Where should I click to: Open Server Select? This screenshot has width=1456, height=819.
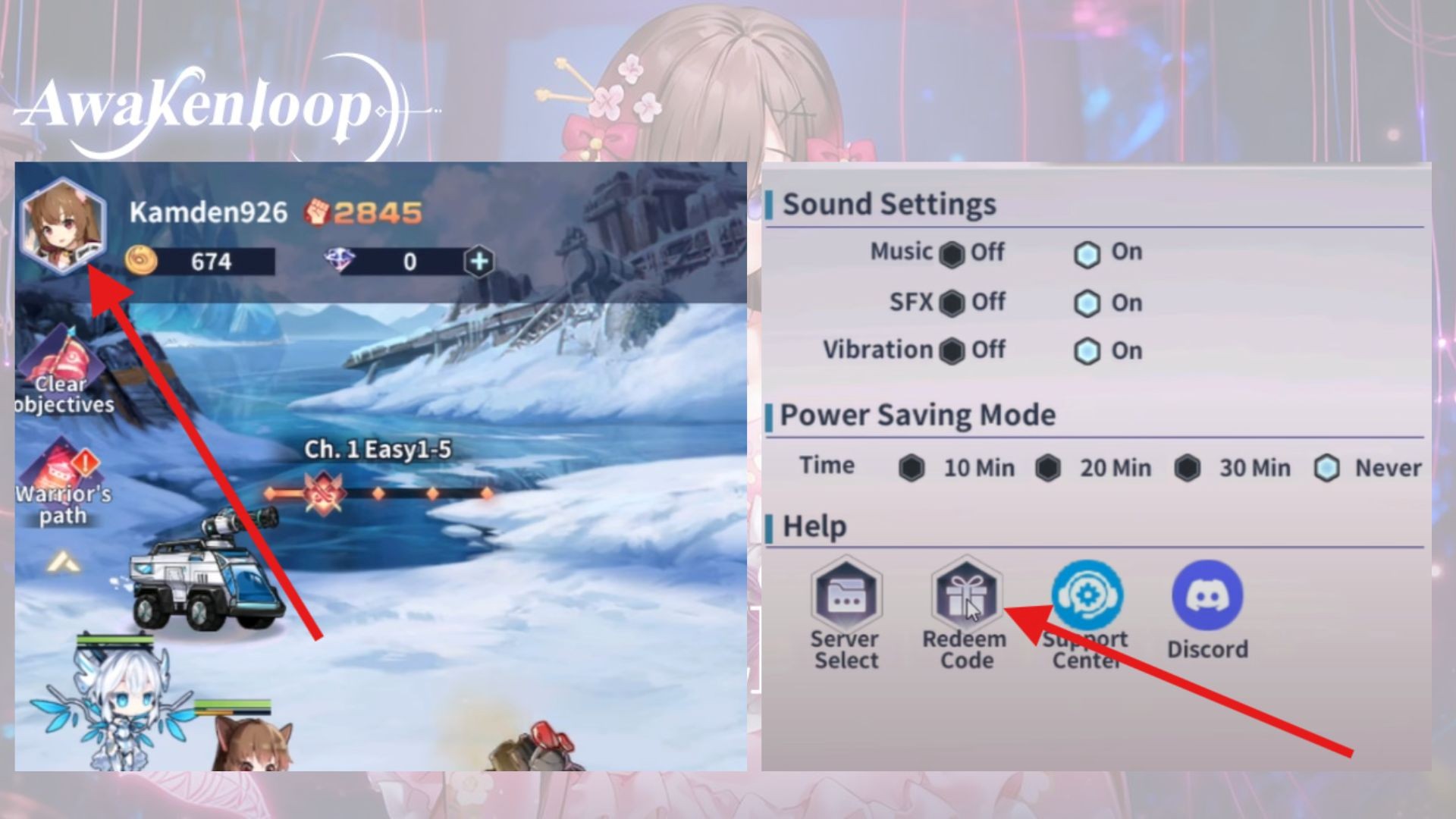pos(846,597)
